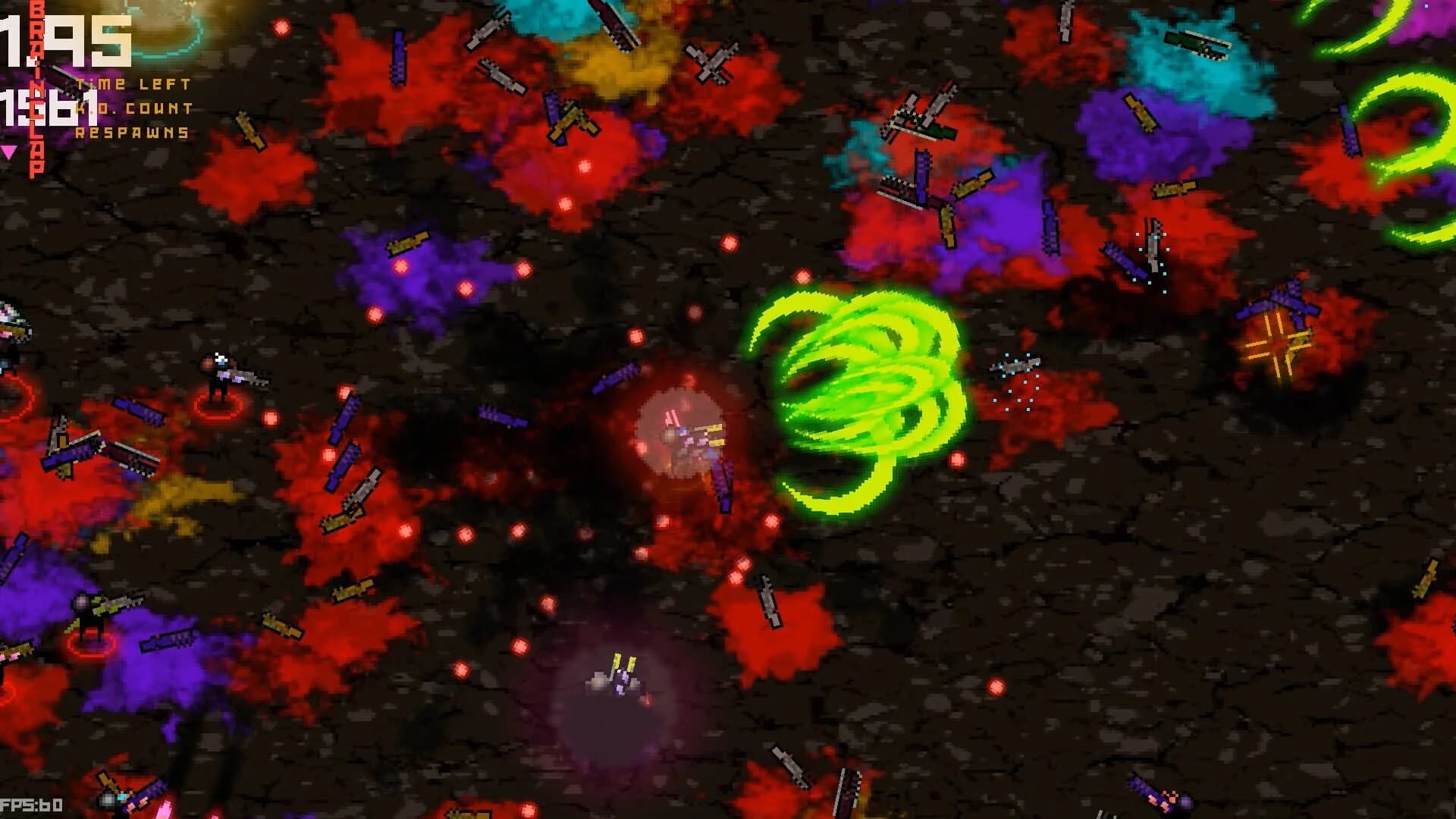
Task: Select the orange crosshair weapon on the right
Action: (x=1278, y=345)
